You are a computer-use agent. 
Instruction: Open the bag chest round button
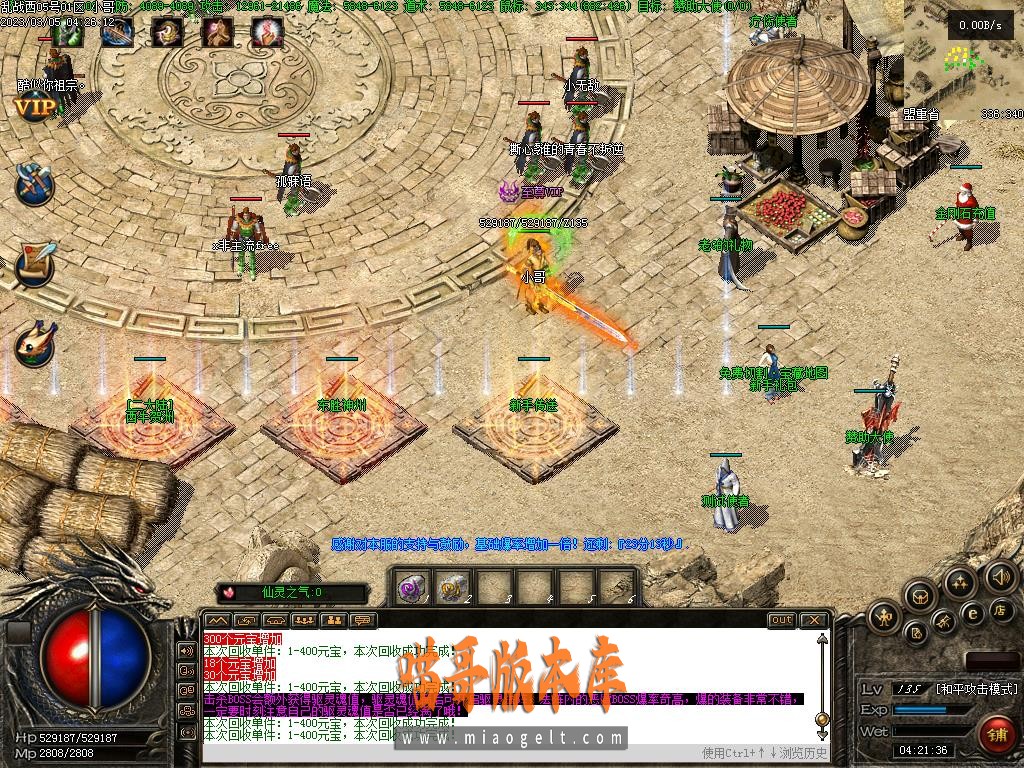(x=920, y=596)
